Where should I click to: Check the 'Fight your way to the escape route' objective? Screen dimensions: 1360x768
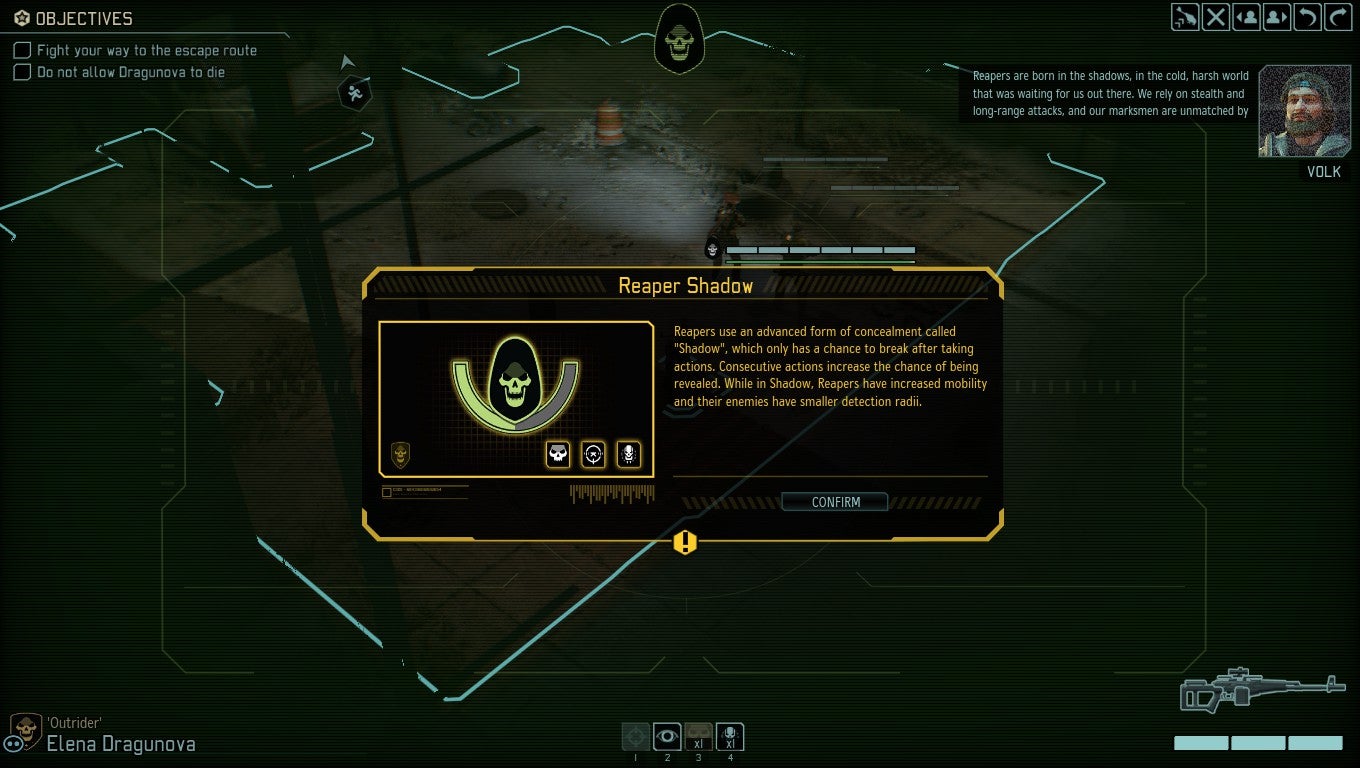pos(21,50)
